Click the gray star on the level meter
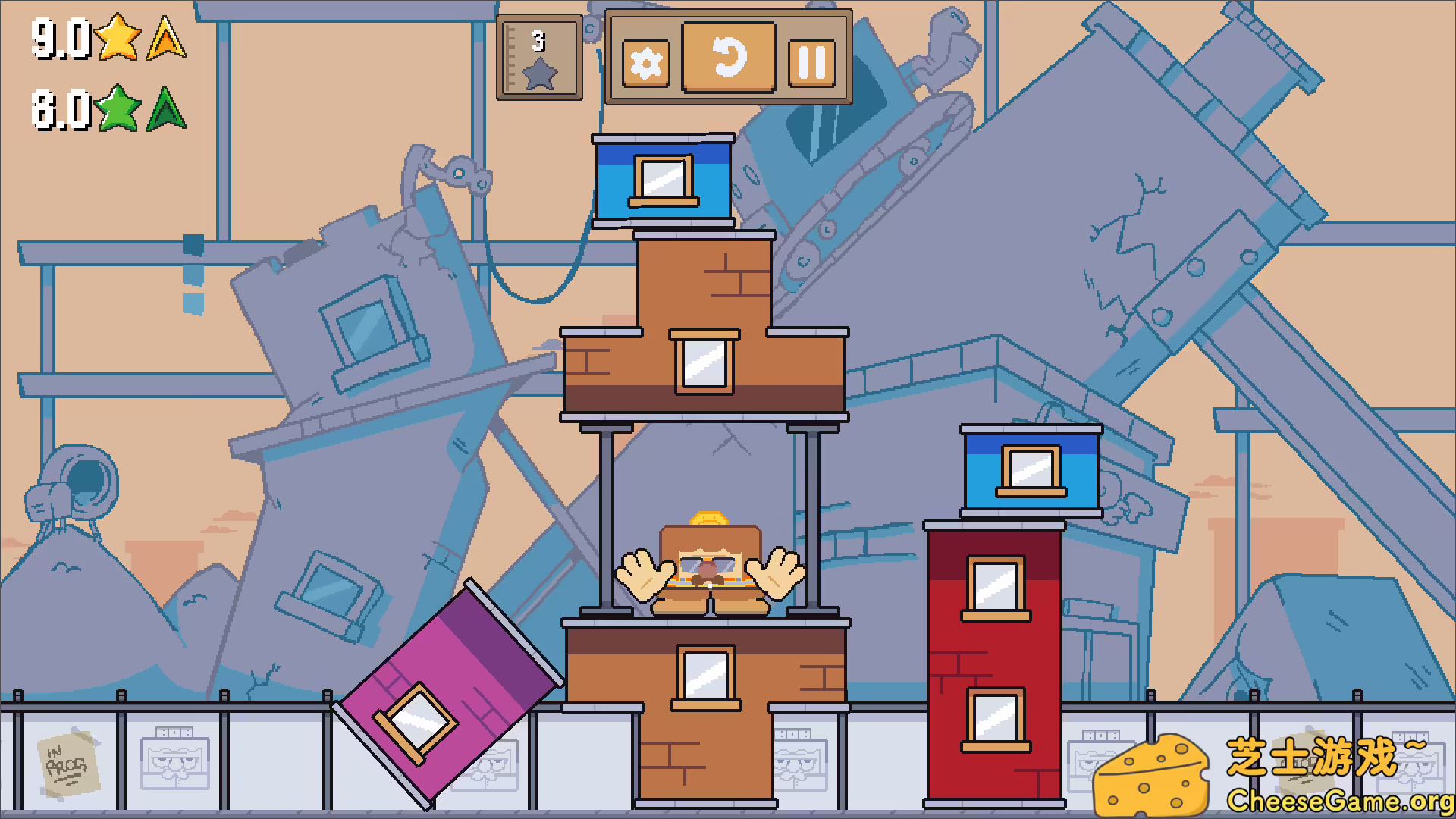 pyautogui.click(x=541, y=73)
